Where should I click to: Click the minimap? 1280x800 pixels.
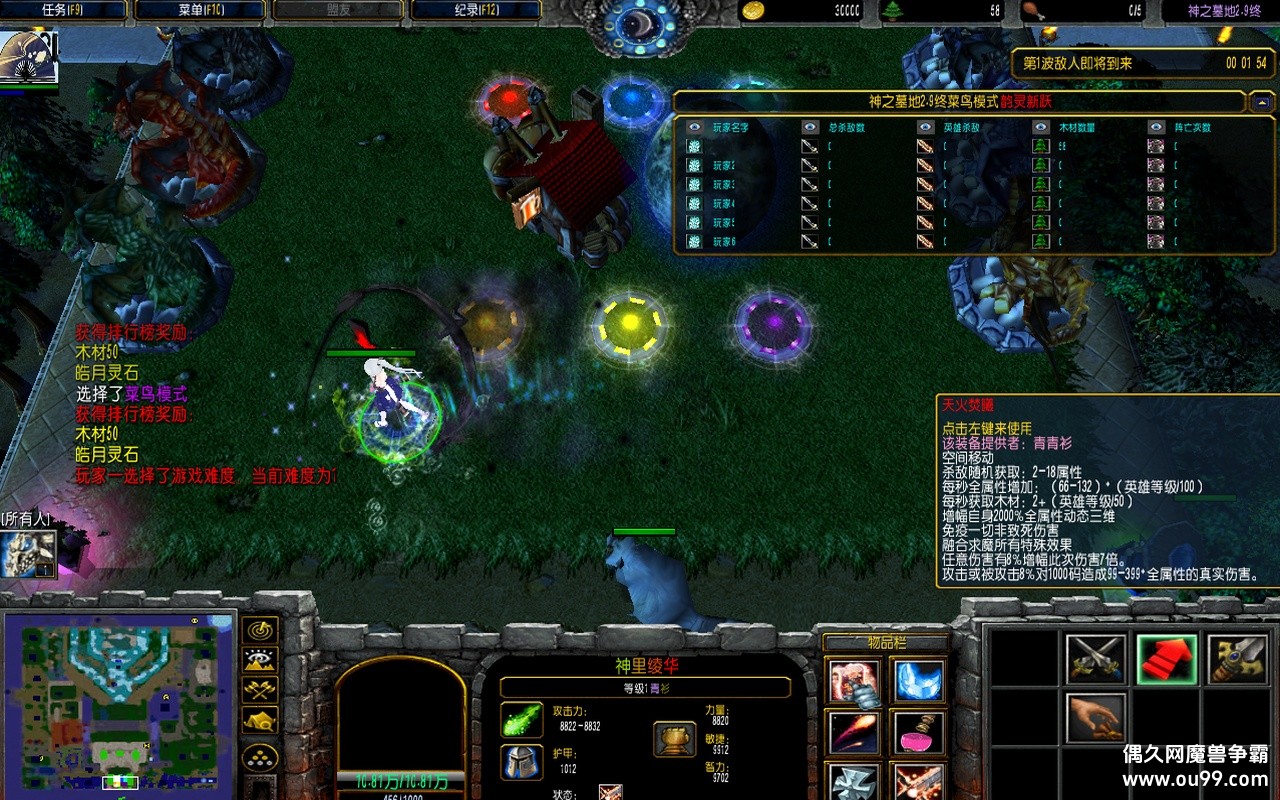[118, 702]
